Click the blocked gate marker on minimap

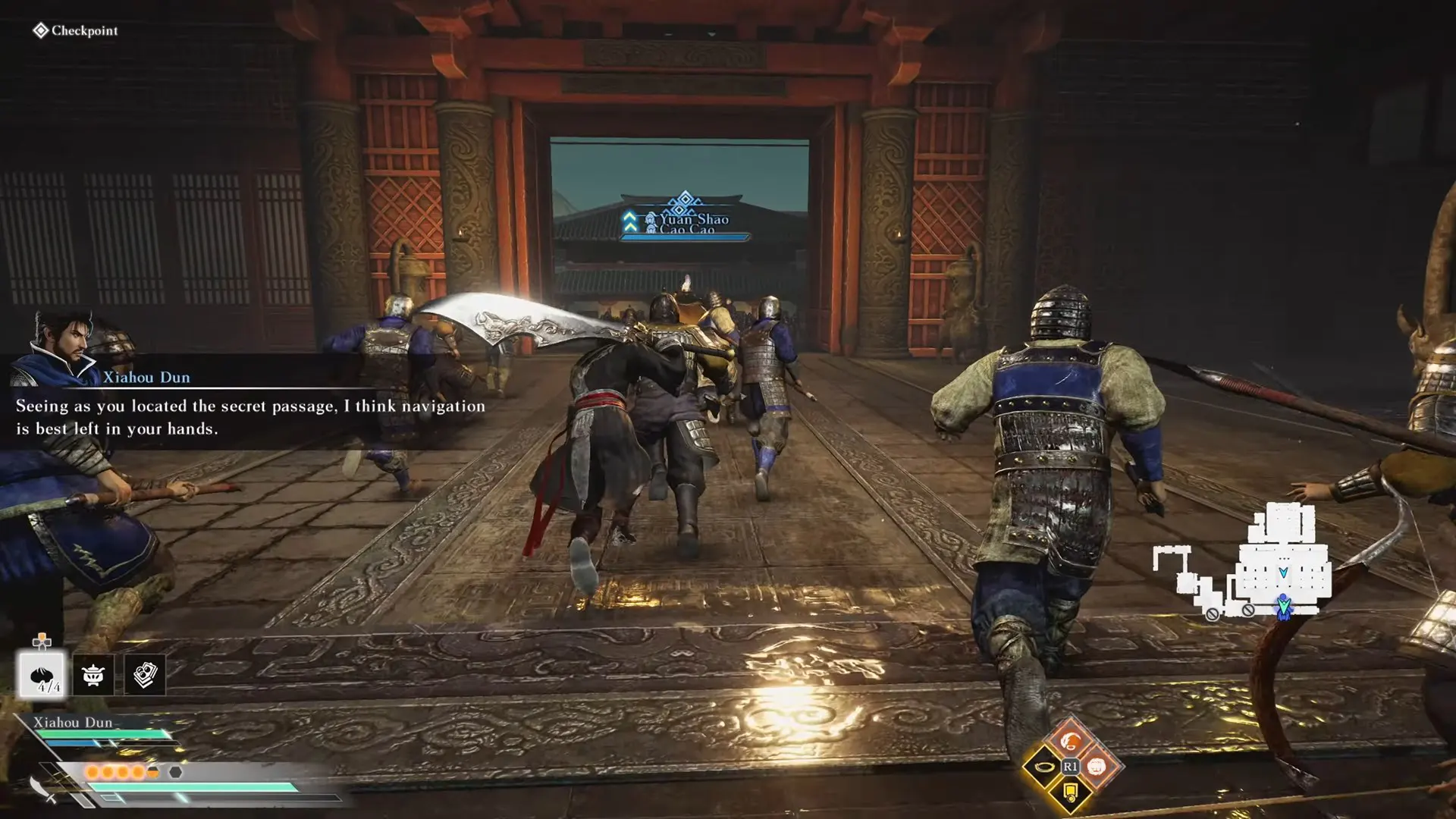coord(1212,613)
